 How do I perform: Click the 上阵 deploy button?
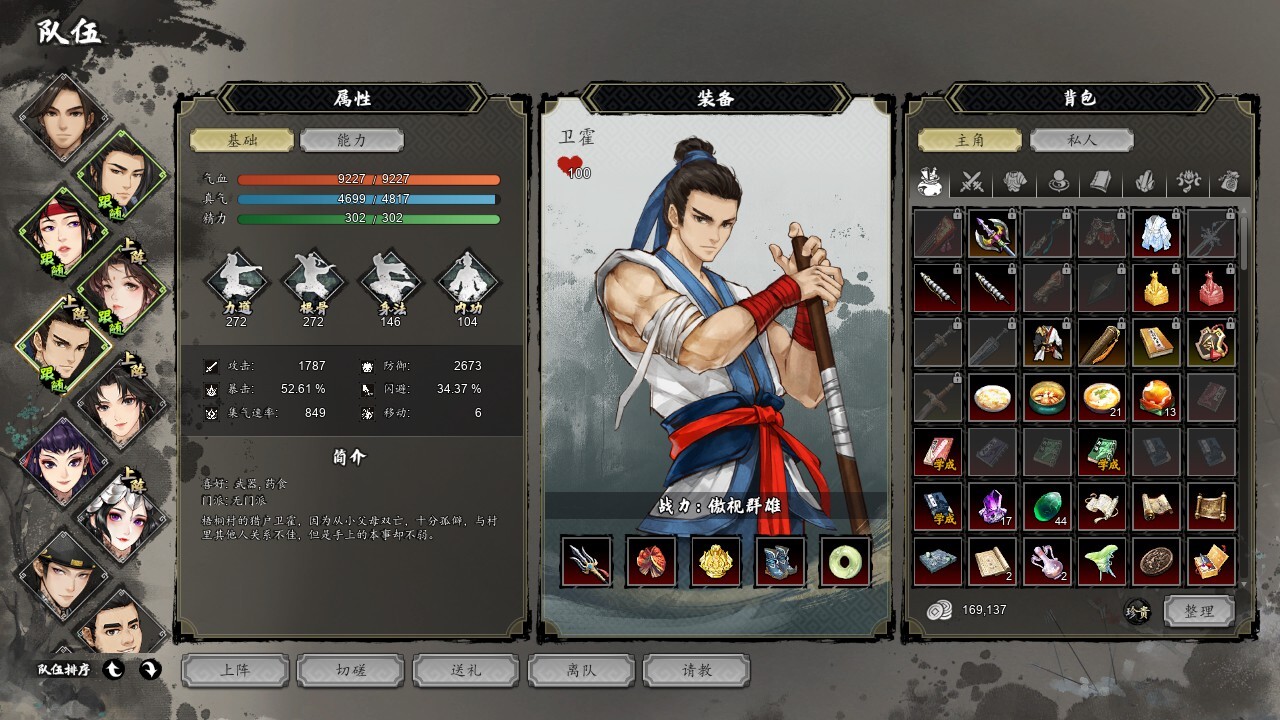pyautogui.click(x=235, y=670)
